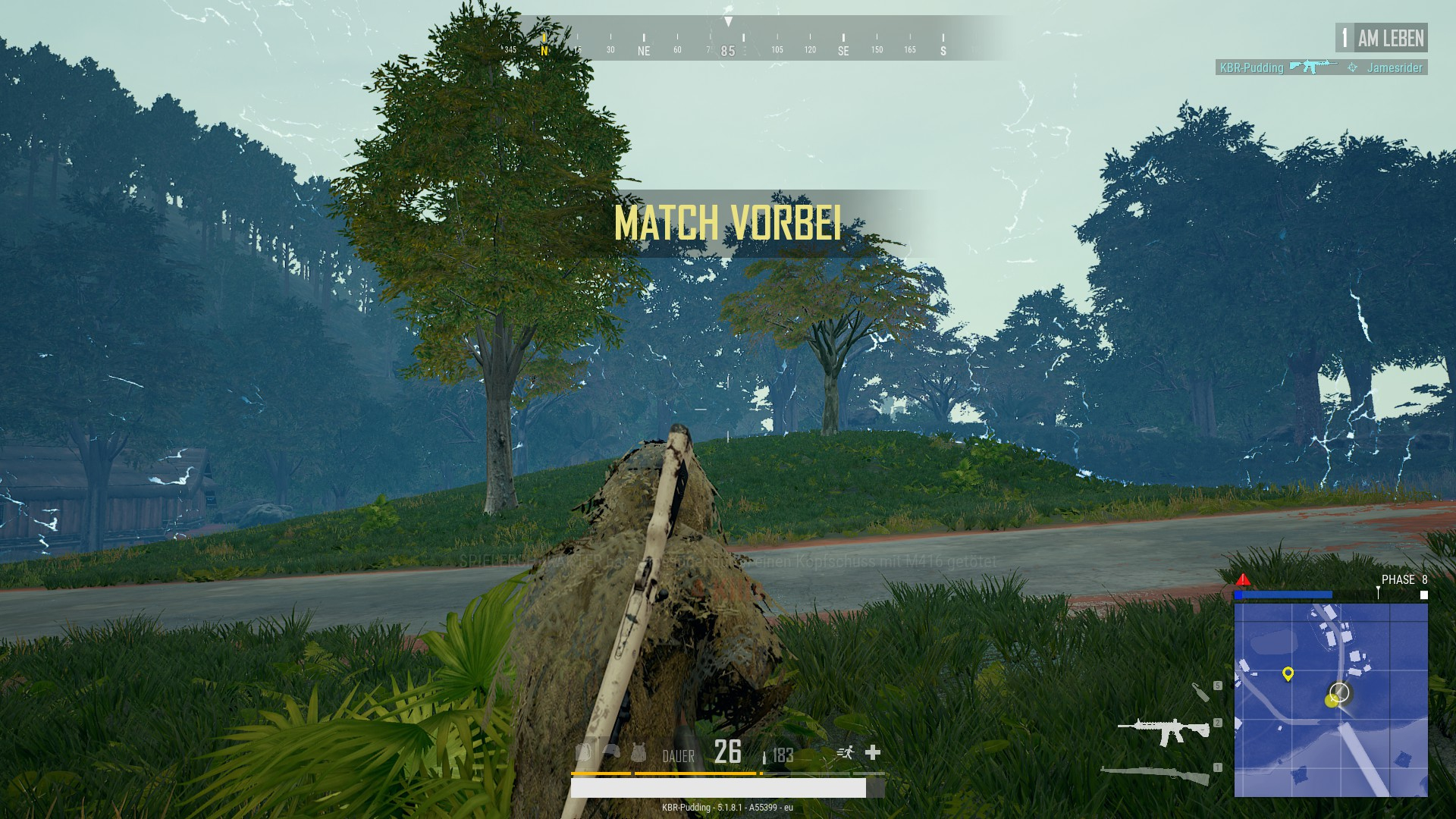The height and width of the screenshot is (819, 1456).
Task: Click the minimap in the corner
Action: (1331, 699)
